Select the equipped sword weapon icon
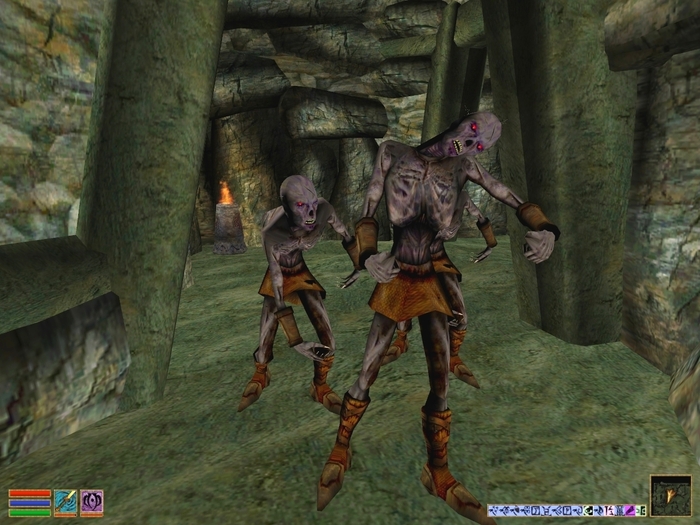This screenshot has height=525, width=700. click(x=65, y=502)
